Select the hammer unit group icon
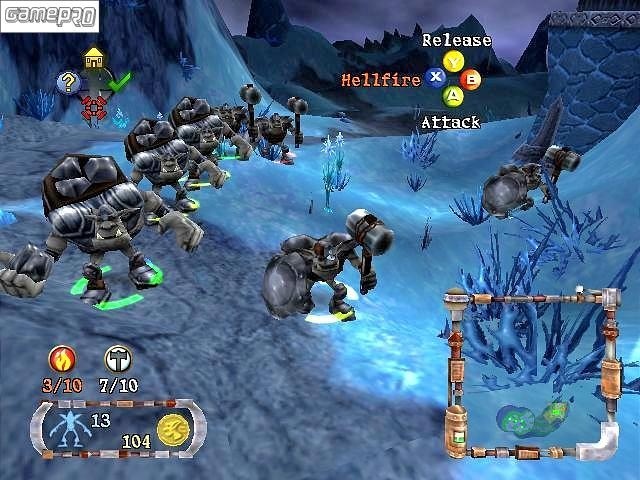Screen dimensions: 640x480 point(117,358)
